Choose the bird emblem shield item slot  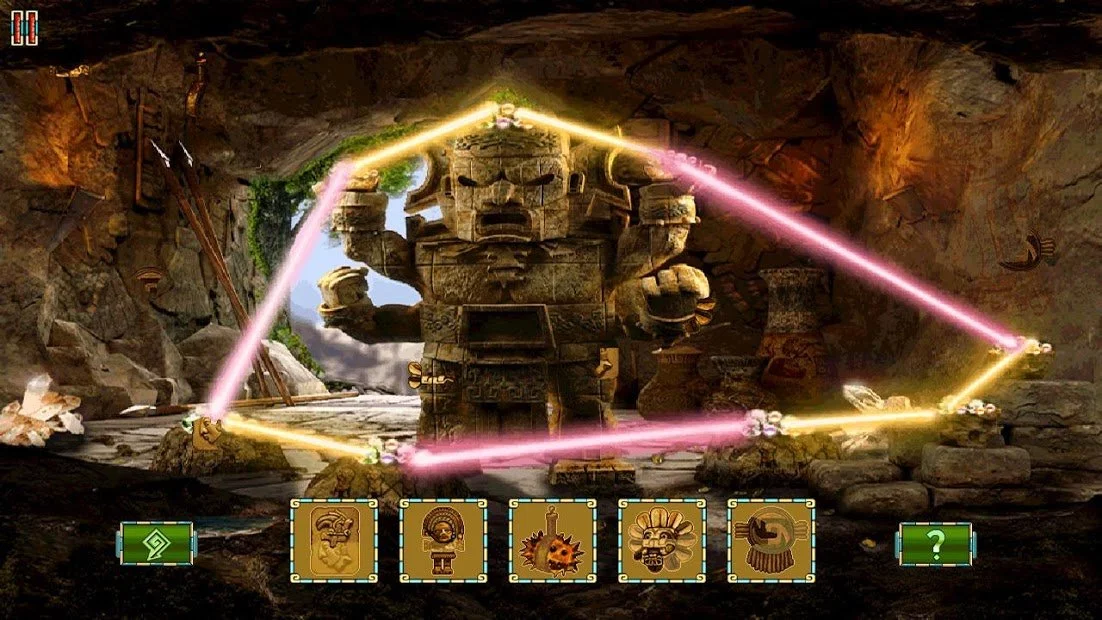(x=770, y=541)
